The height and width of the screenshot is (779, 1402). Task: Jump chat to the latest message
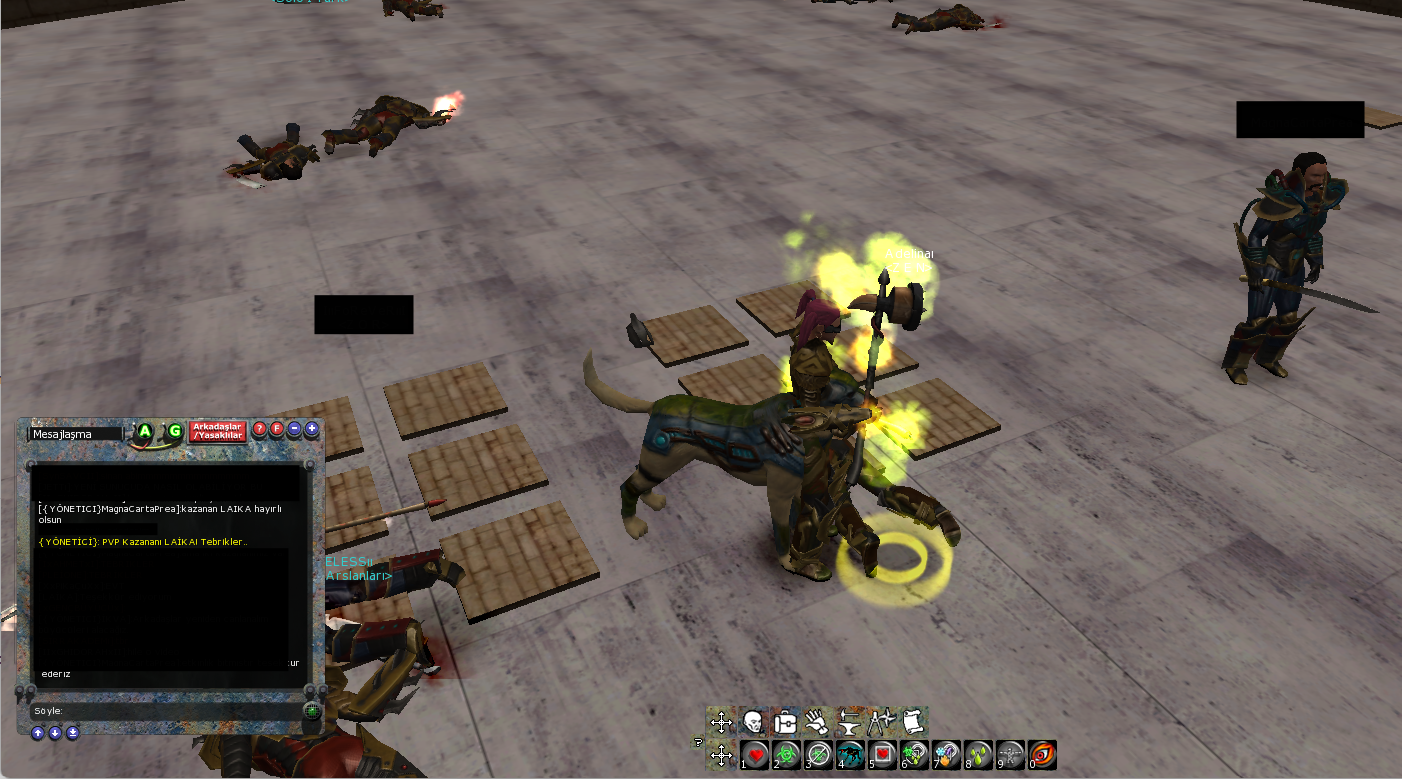click(72, 733)
